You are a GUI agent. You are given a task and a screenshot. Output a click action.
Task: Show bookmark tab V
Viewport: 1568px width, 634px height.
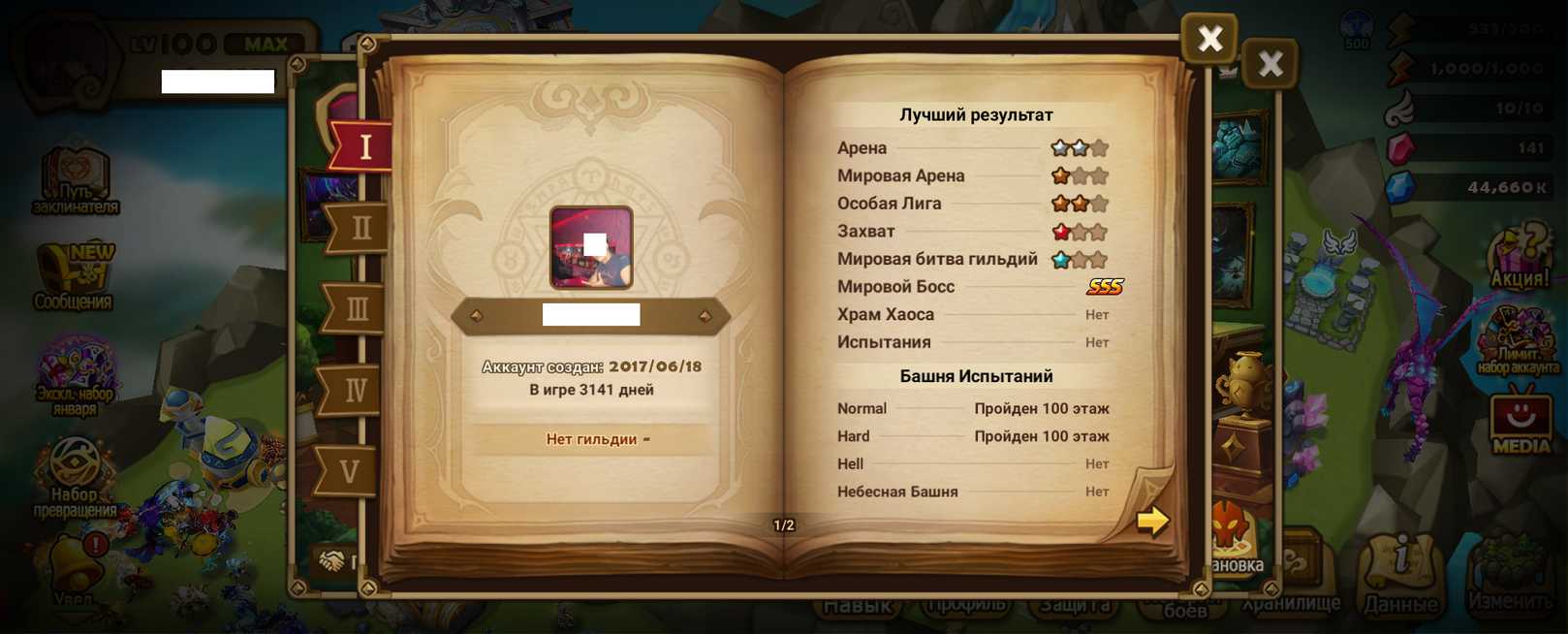click(349, 472)
